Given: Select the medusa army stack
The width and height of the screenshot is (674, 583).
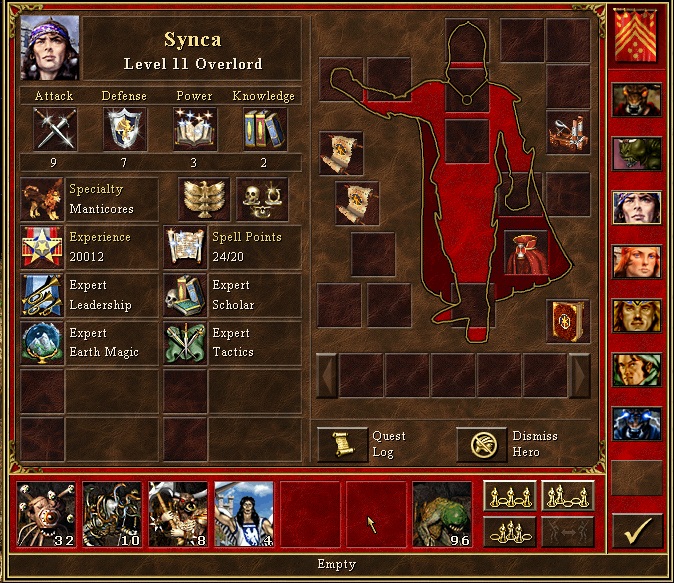Looking at the screenshot, I should pyautogui.click(x=244, y=512).
